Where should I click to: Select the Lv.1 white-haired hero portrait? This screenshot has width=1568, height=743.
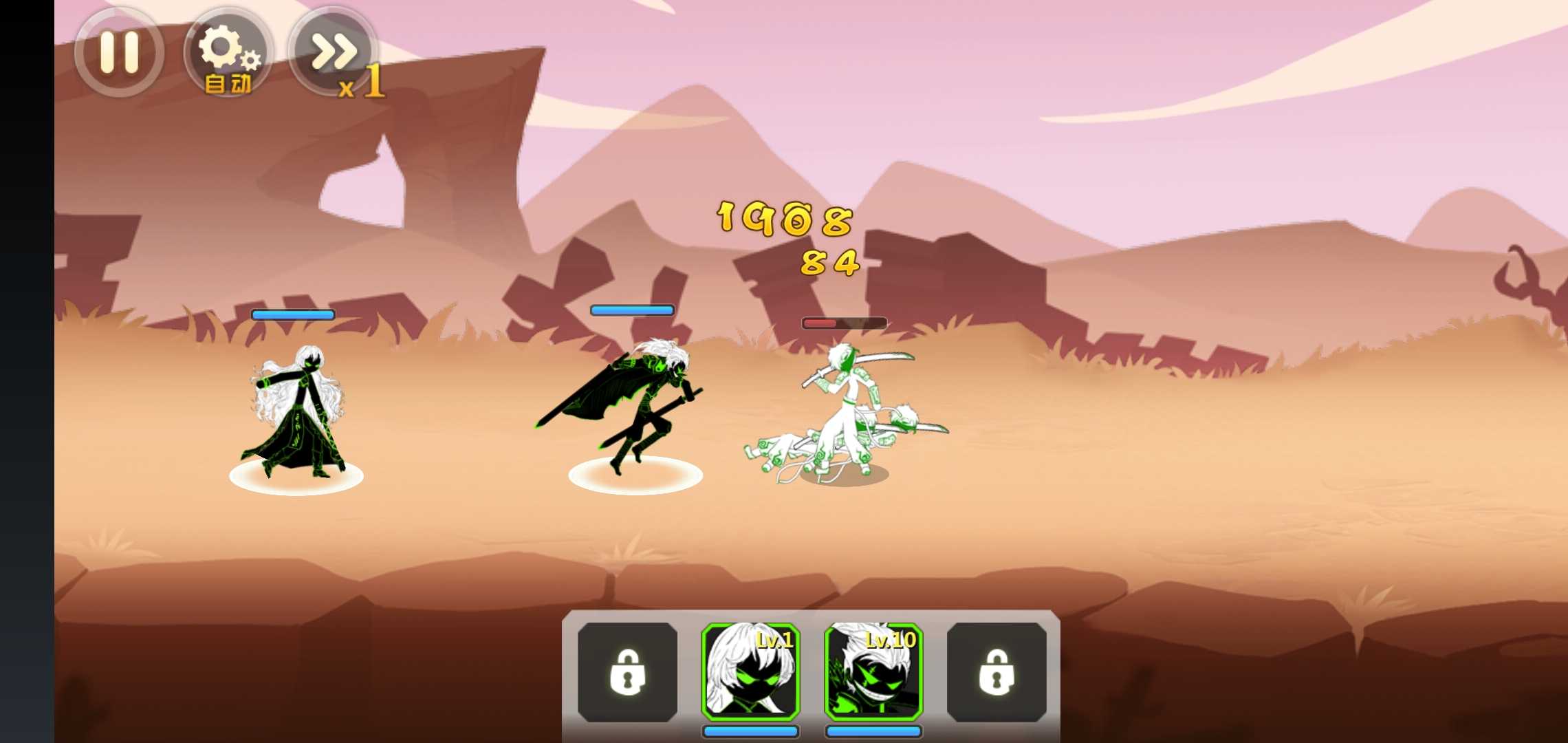(x=750, y=672)
